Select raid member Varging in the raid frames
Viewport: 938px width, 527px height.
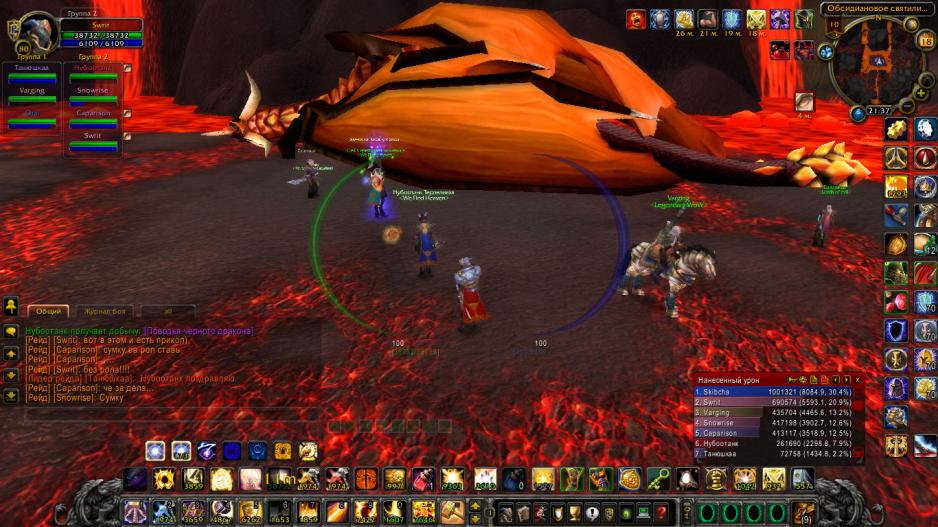tap(32, 95)
